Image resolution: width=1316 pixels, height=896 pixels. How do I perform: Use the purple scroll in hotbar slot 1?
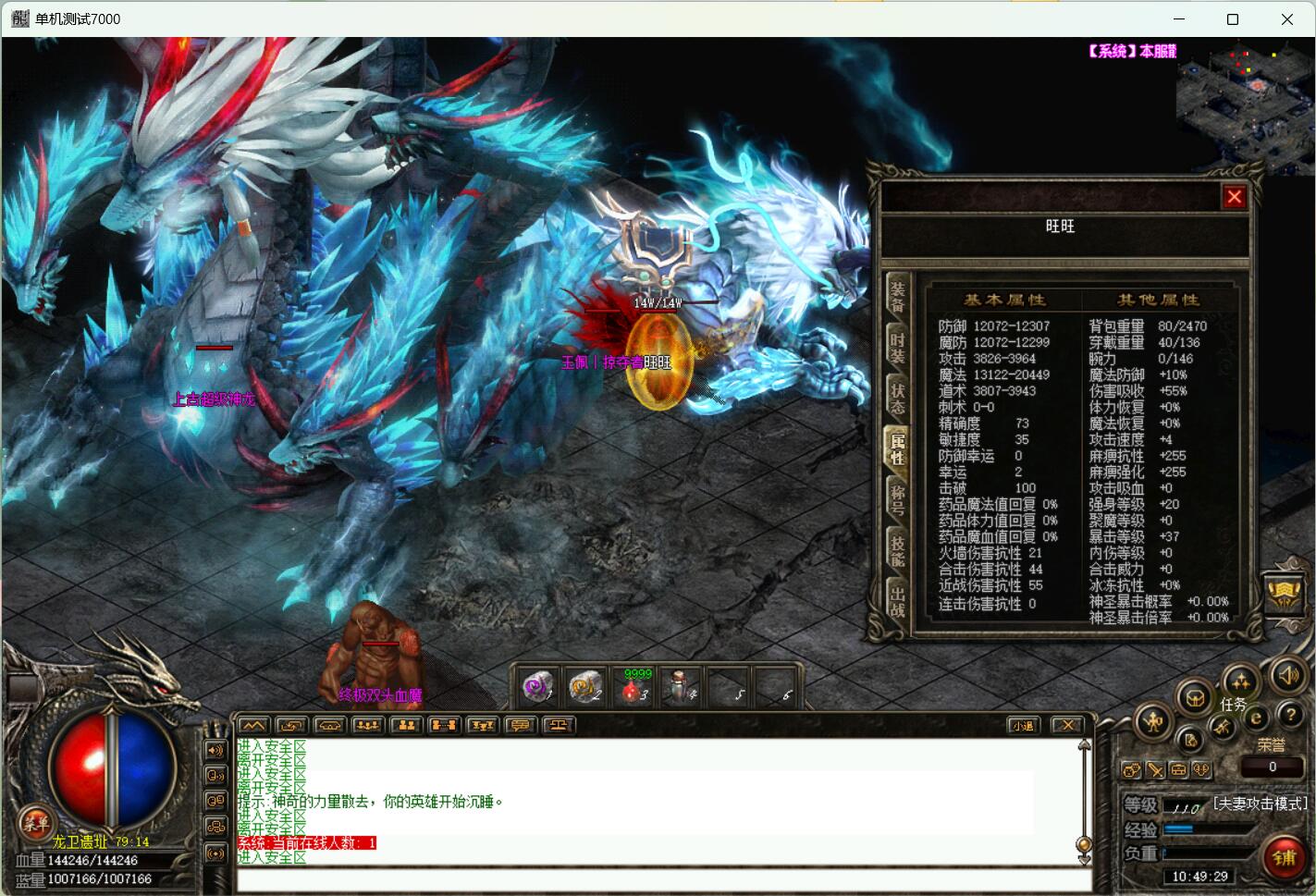pyautogui.click(x=537, y=687)
